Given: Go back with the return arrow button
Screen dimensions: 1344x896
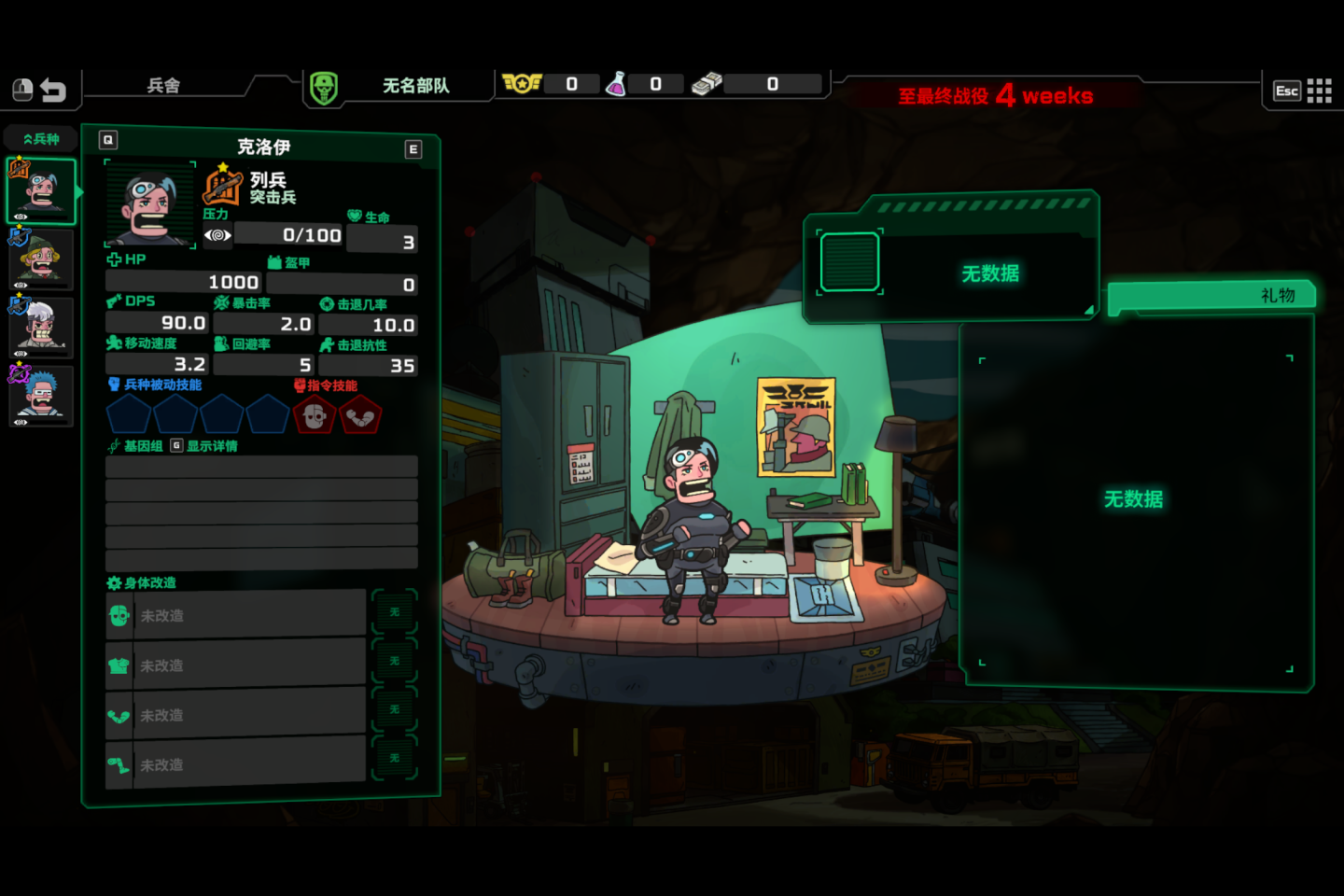Looking at the screenshot, I should point(53,91).
